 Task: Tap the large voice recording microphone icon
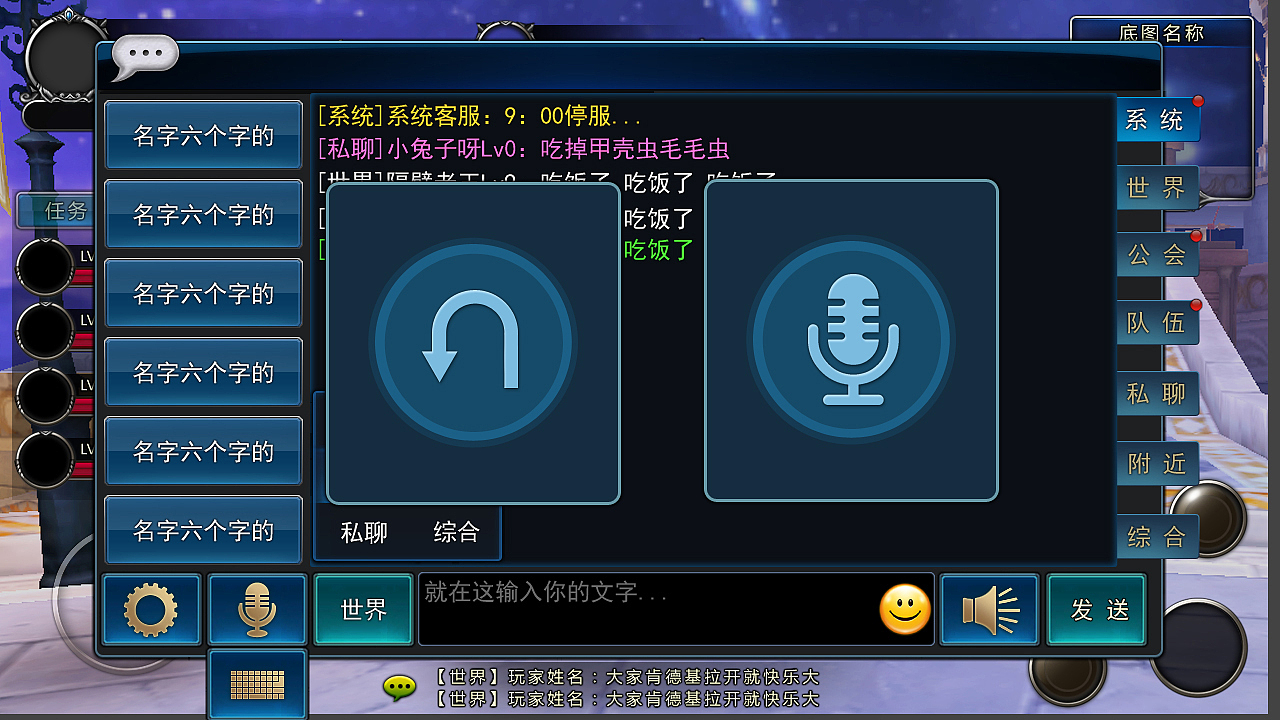pyautogui.click(x=851, y=339)
